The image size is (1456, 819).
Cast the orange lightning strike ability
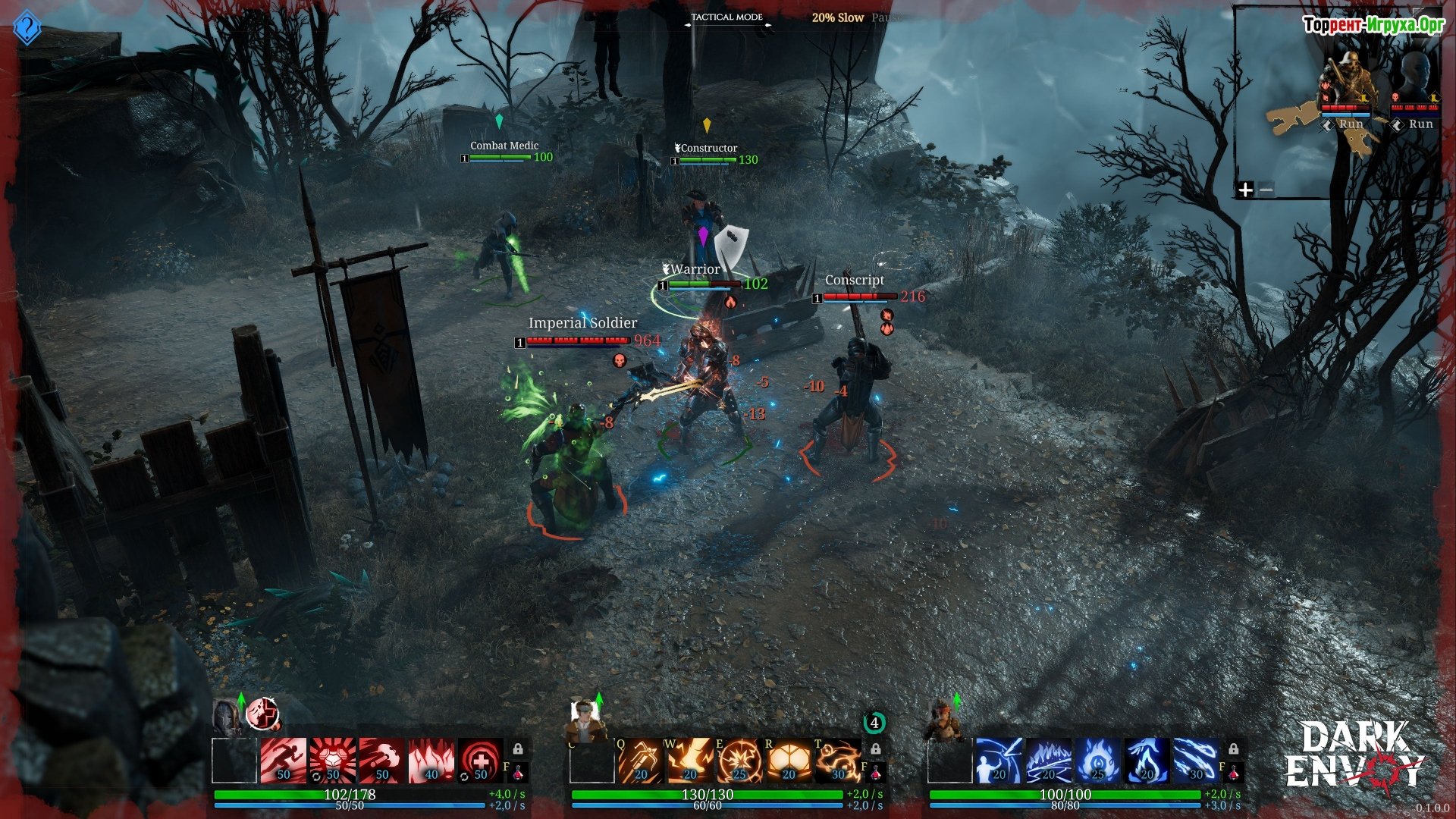(x=691, y=761)
